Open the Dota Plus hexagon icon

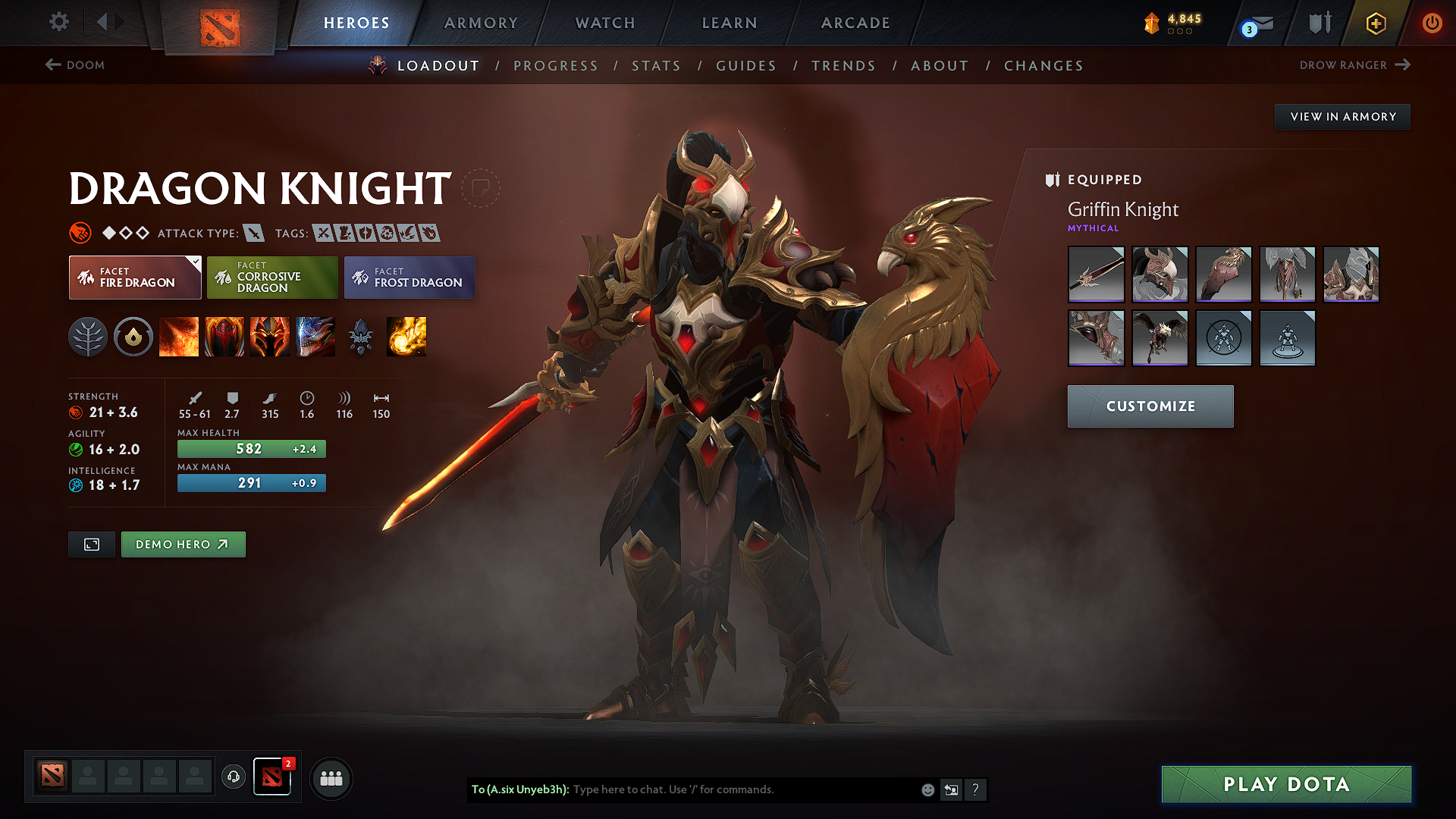pyautogui.click(x=1375, y=23)
